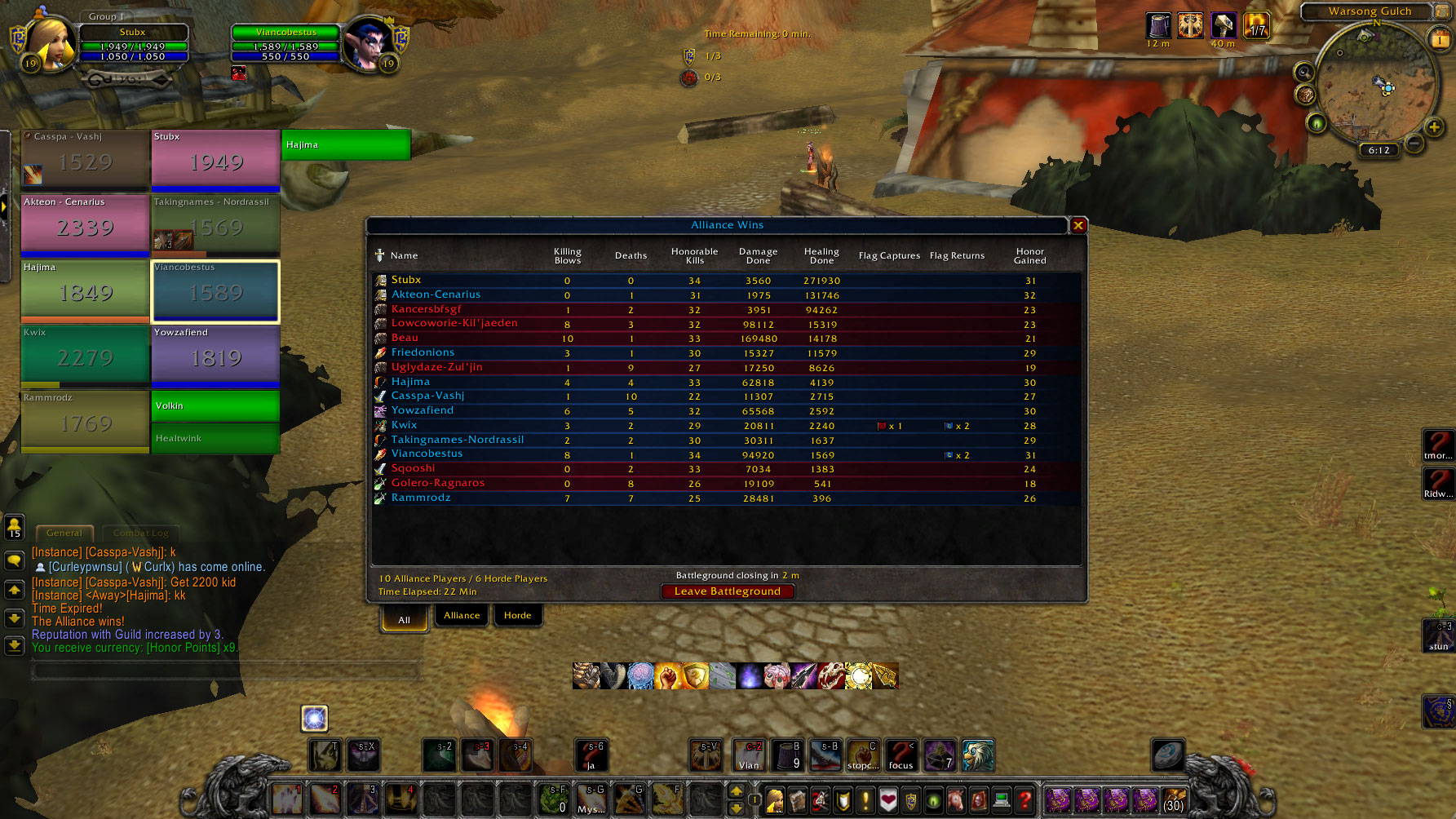Activate the focus macro button
The width and height of the screenshot is (1456, 819).
click(901, 755)
